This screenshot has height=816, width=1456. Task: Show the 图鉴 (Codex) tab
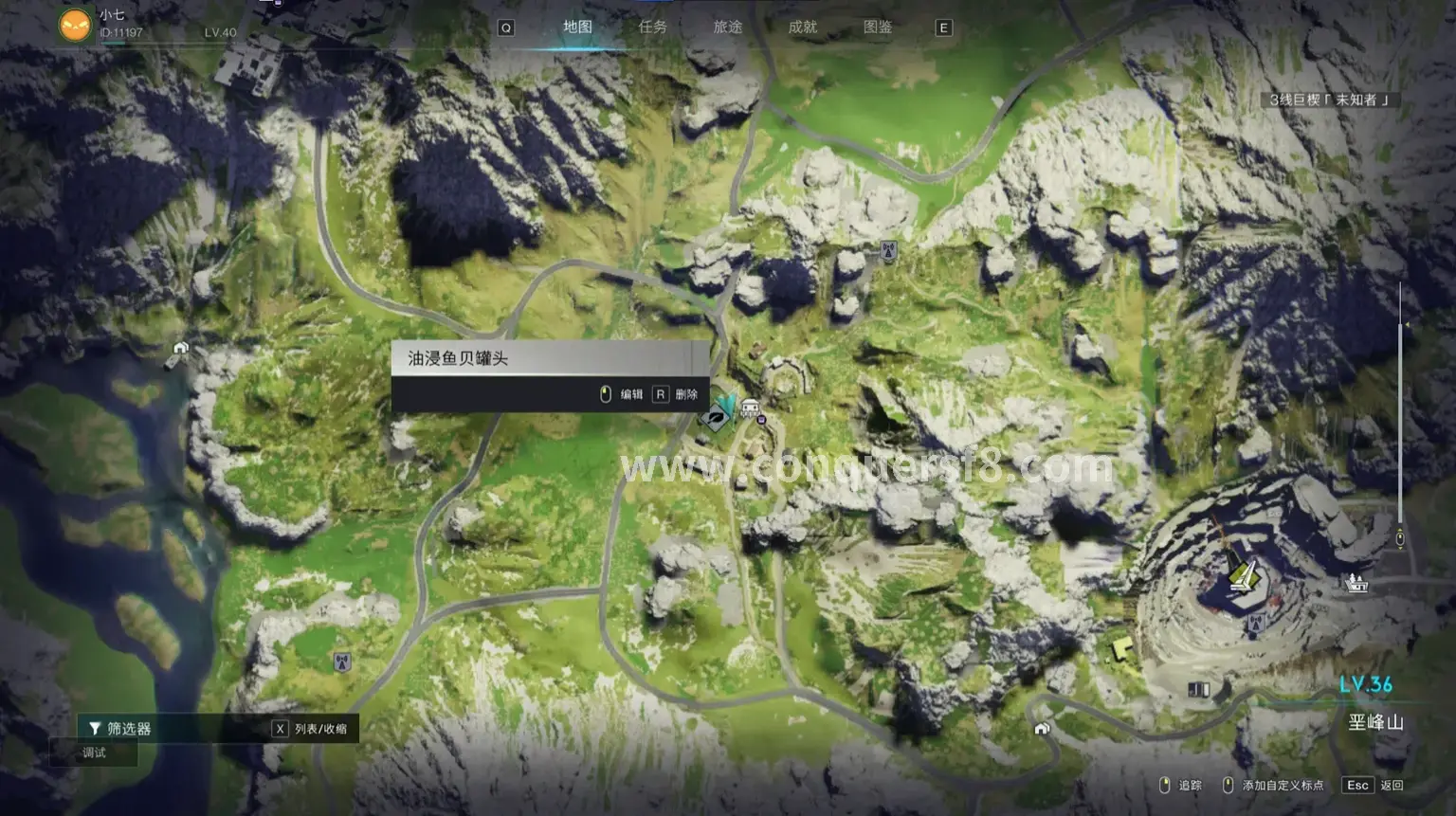click(x=877, y=27)
